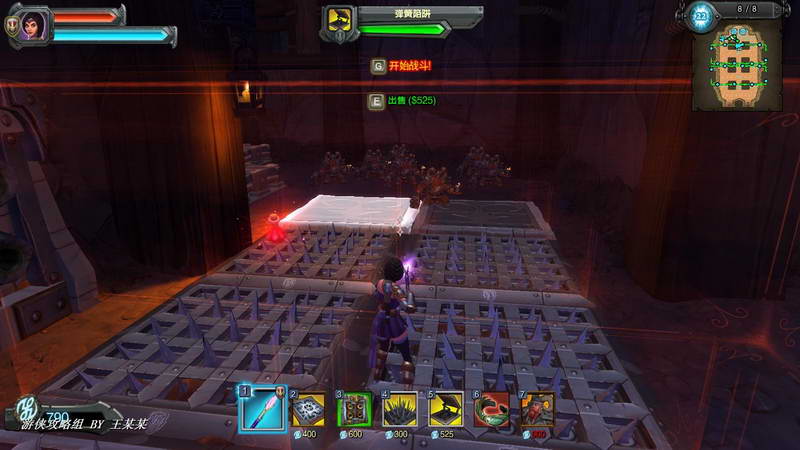Pick the spike trap costing 300
The height and width of the screenshot is (450, 800).
[x=400, y=410]
